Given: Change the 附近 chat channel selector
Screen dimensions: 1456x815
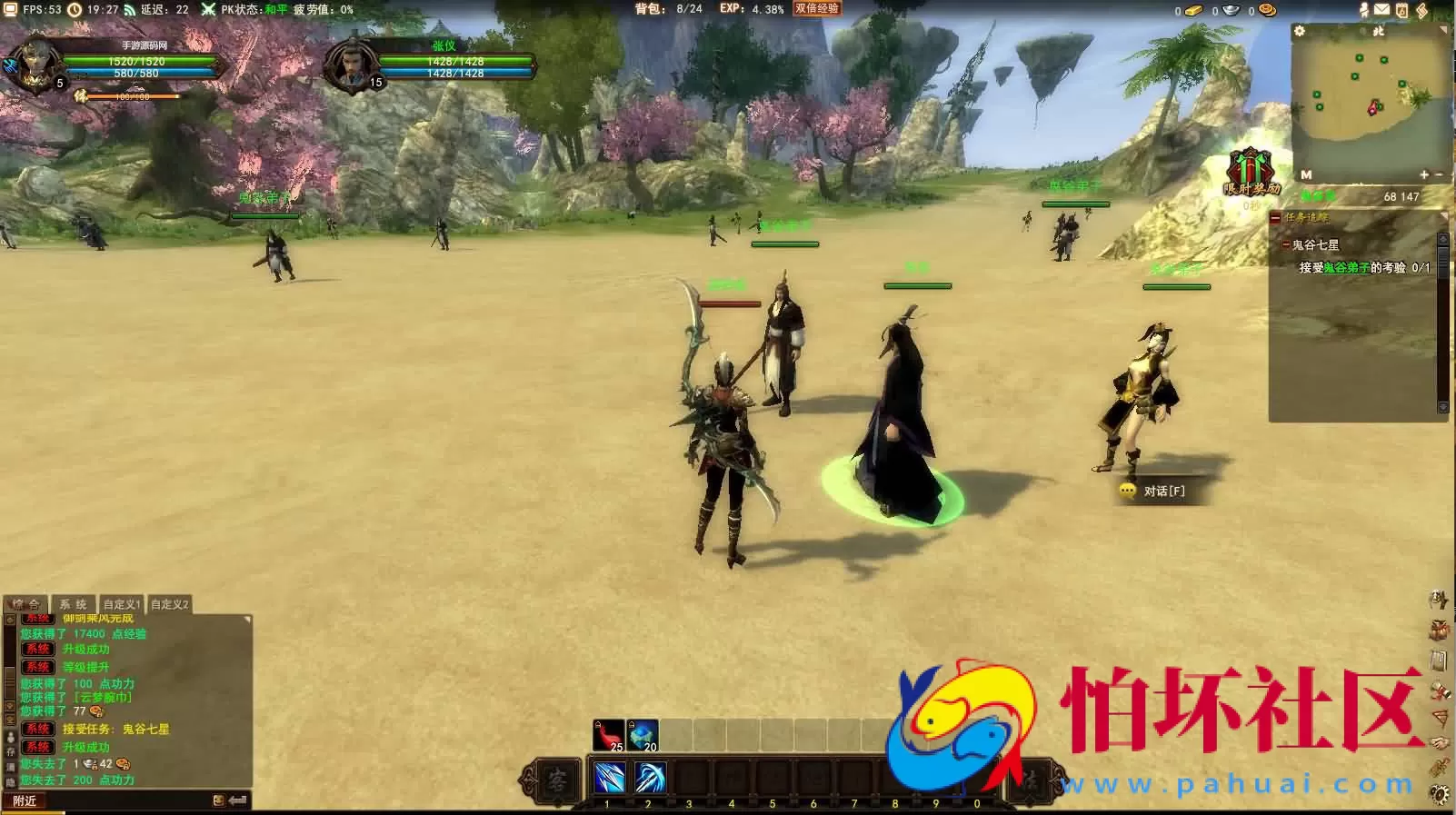Looking at the screenshot, I should (x=25, y=800).
